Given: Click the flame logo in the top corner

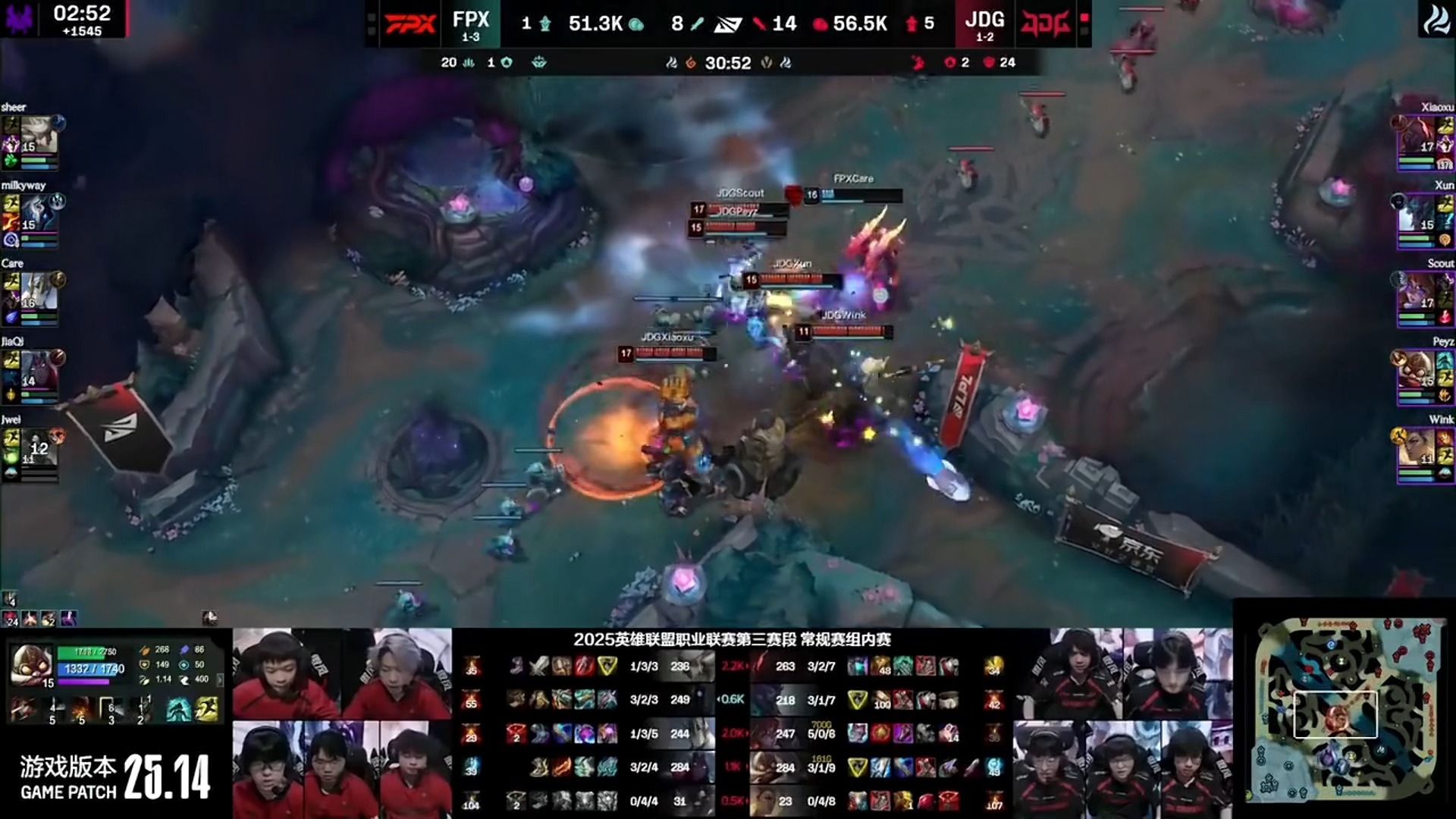Looking at the screenshot, I should [x=1436, y=20].
